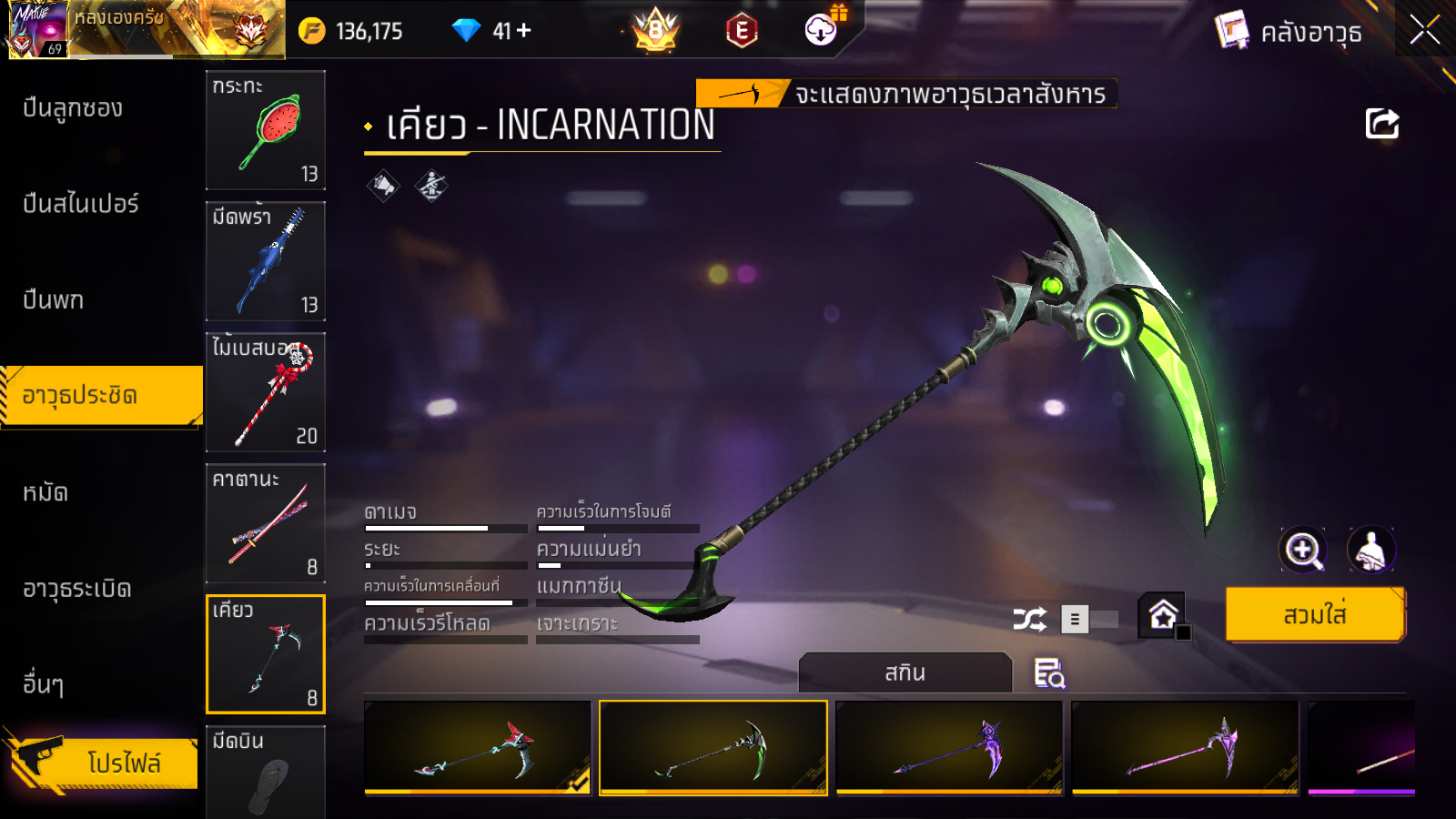Close the weapon armory screen
The width and height of the screenshot is (1456, 819).
coord(1424,31)
